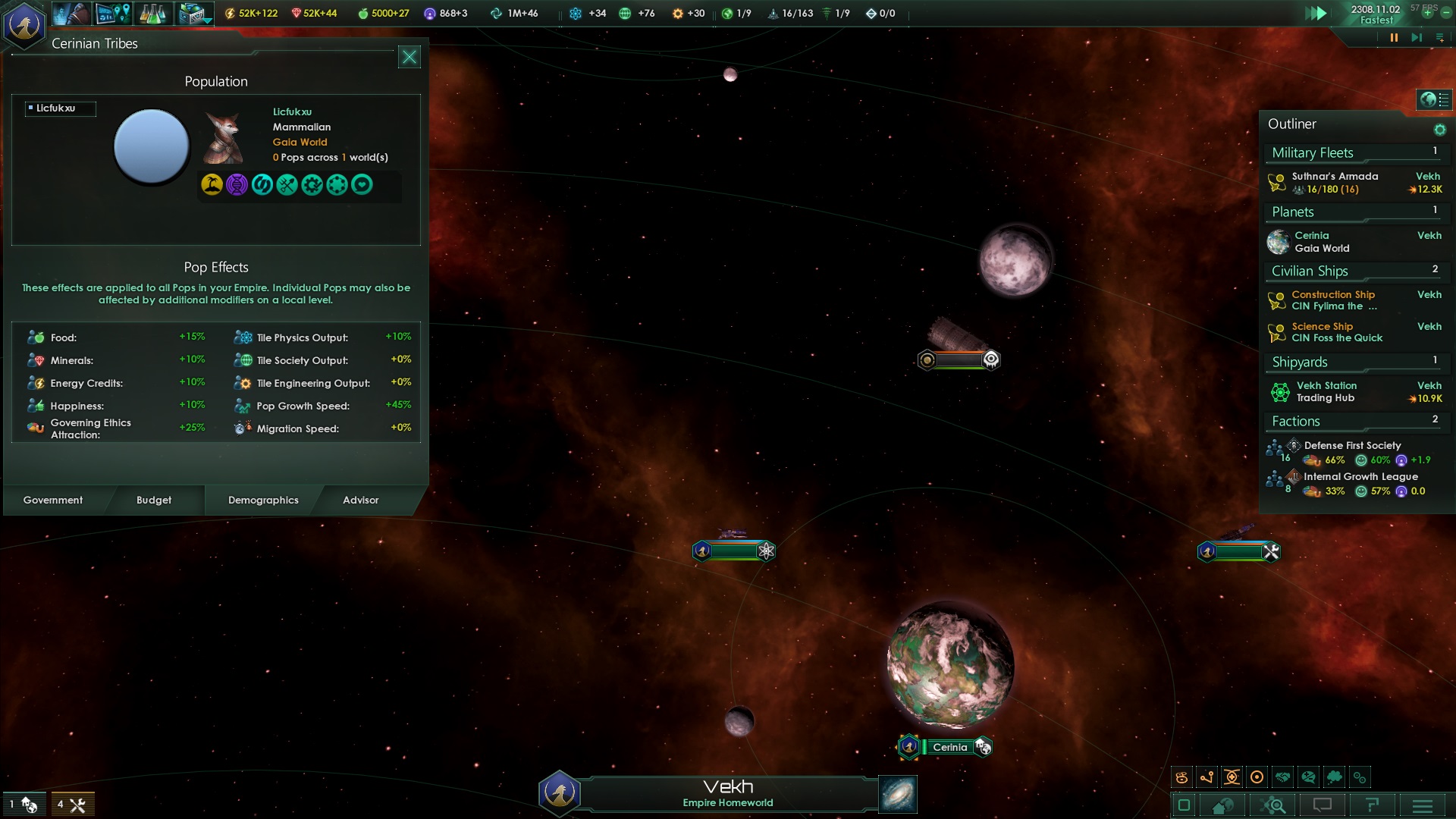Switch to the Advisor tab
This screenshot has height=819, width=1456.
(x=360, y=500)
